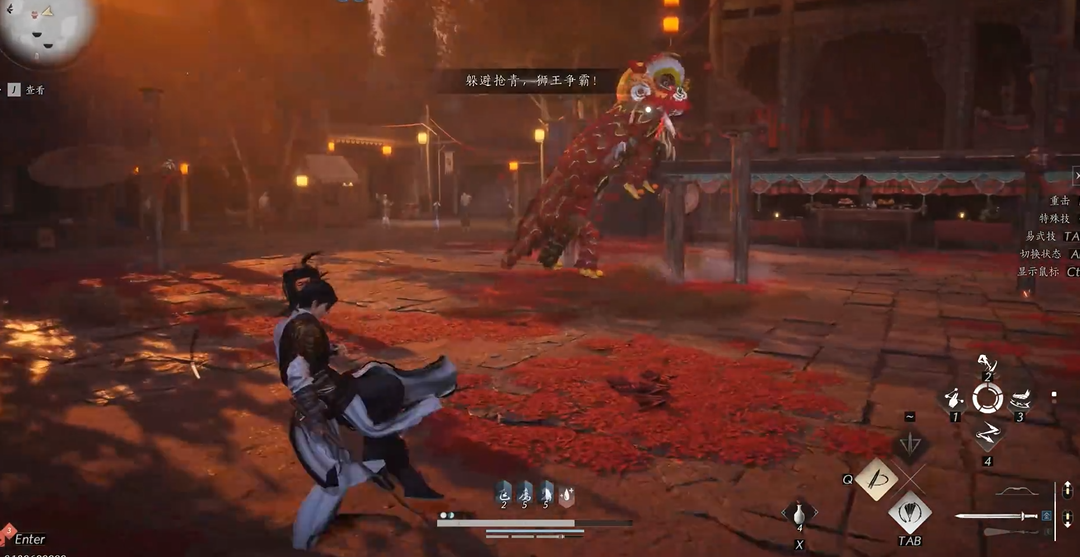Activate the Q slashing blade skill
1080x557 pixels.
point(878,479)
